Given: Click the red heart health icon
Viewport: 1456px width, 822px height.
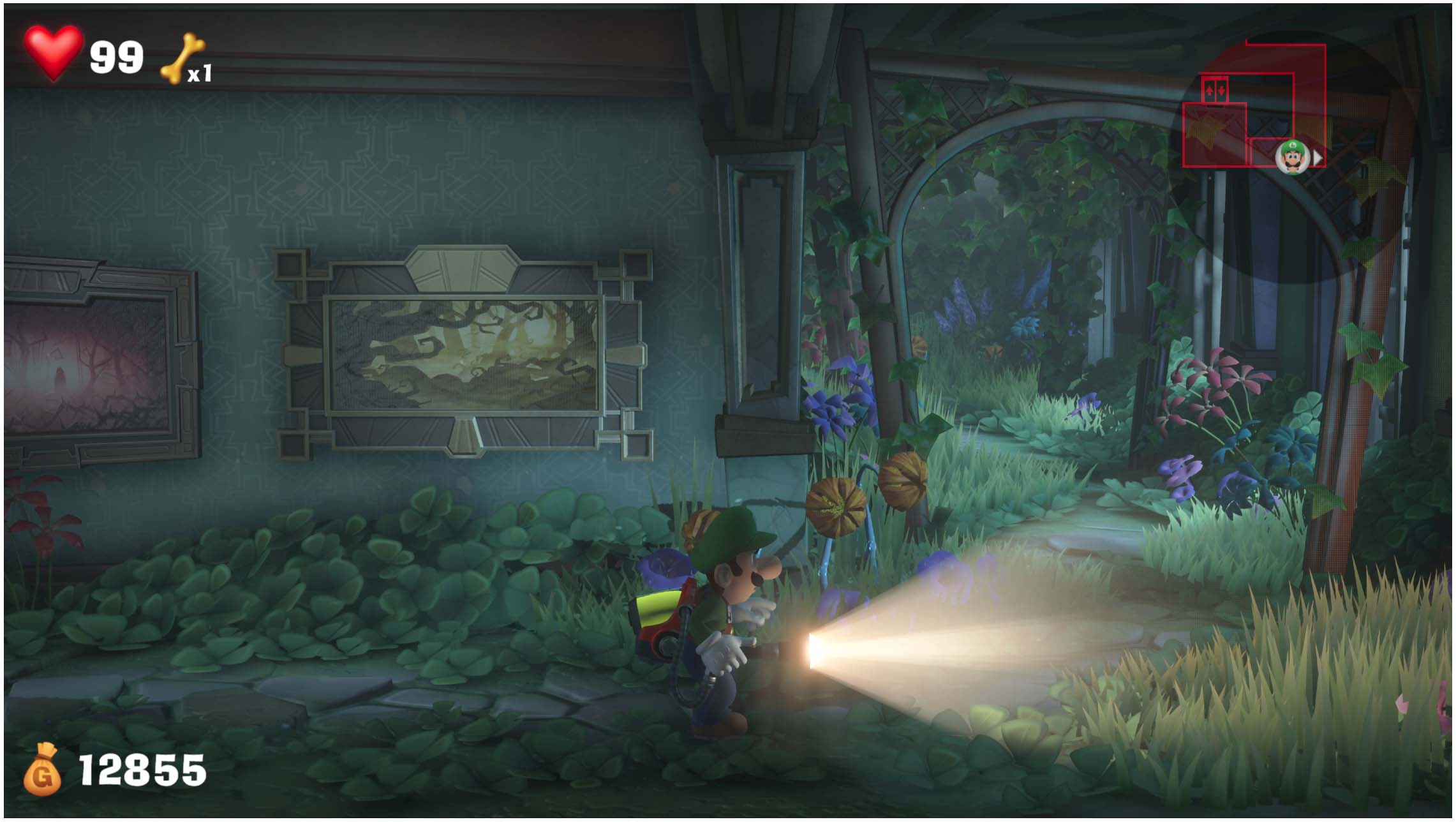Looking at the screenshot, I should (54, 54).
